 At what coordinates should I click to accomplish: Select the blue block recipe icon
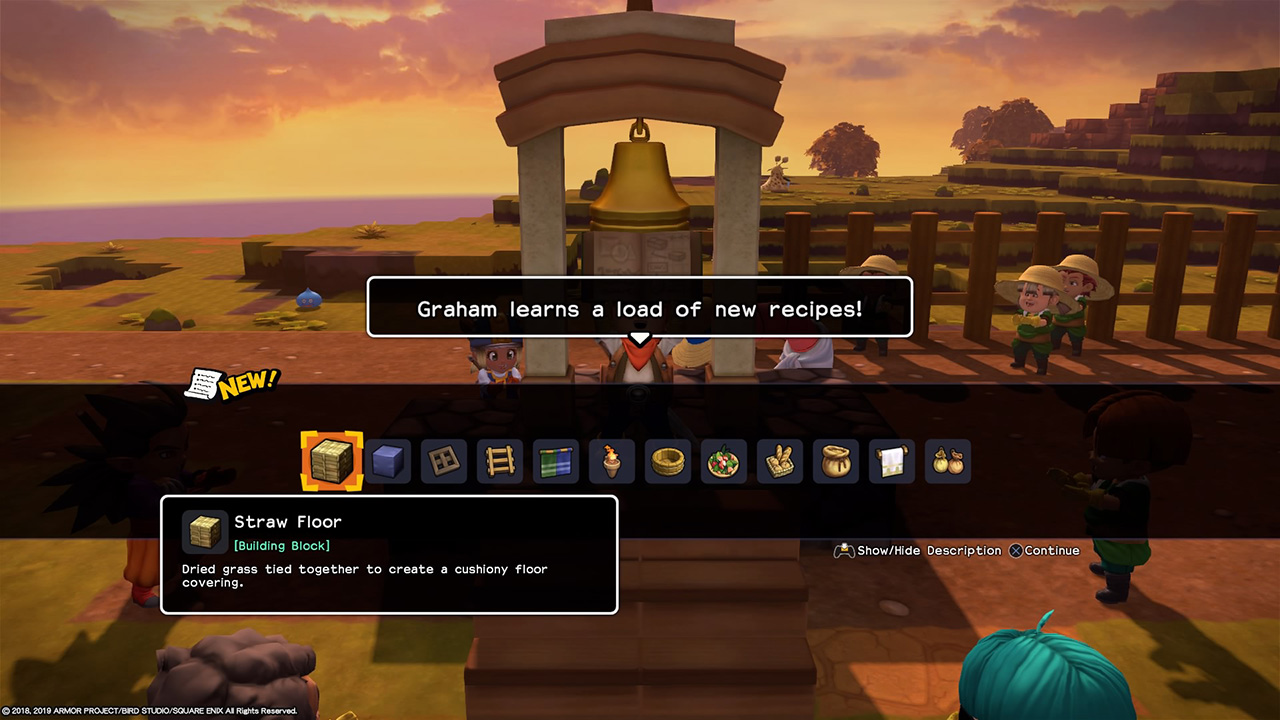point(387,461)
